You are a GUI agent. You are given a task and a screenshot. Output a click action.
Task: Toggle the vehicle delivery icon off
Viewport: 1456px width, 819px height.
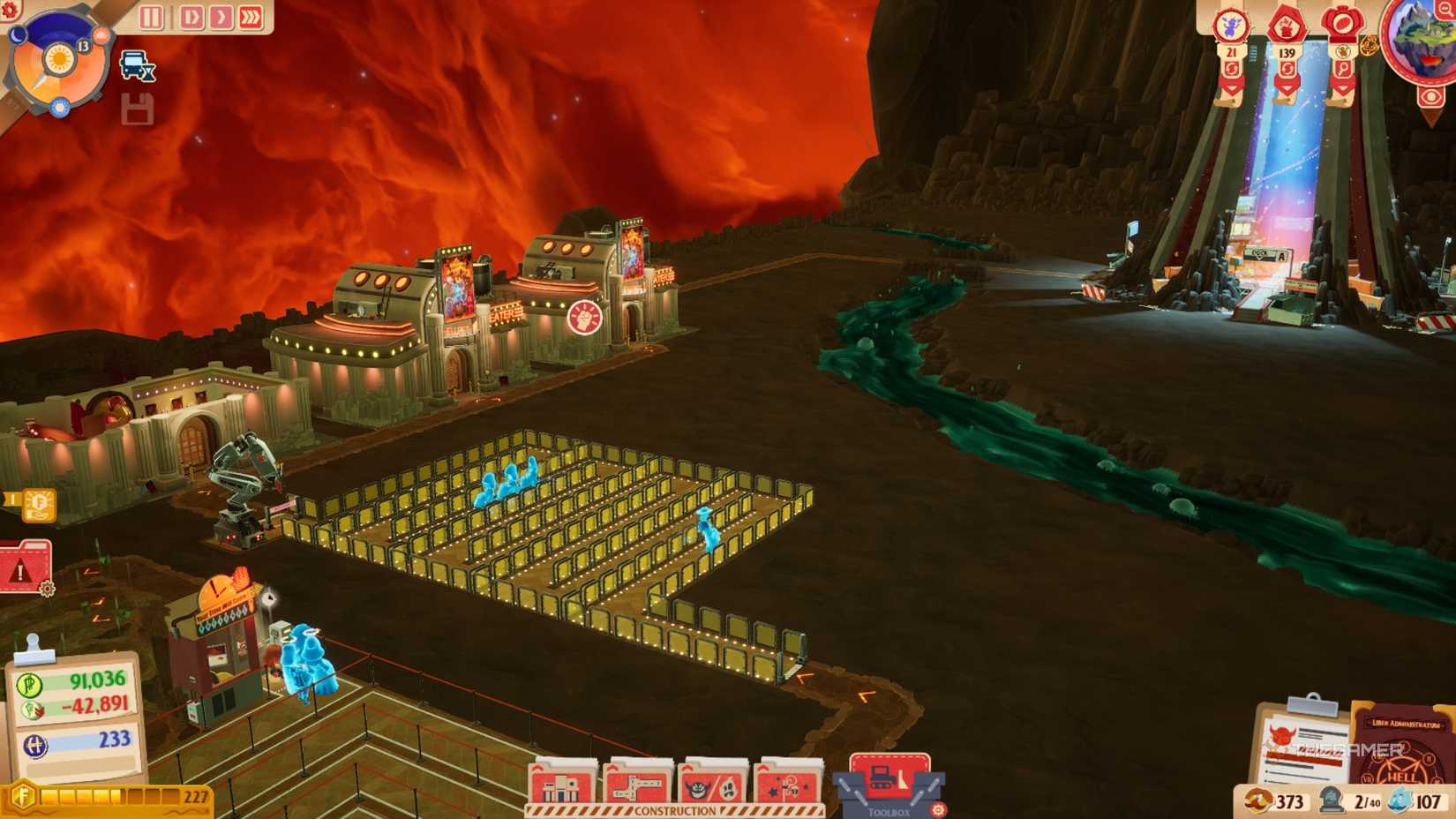click(x=132, y=64)
